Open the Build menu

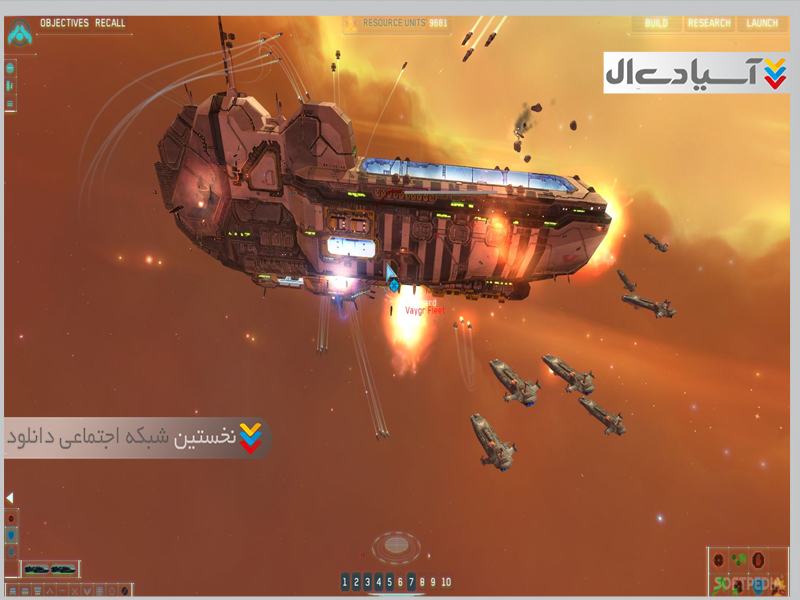click(x=656, y=23)
